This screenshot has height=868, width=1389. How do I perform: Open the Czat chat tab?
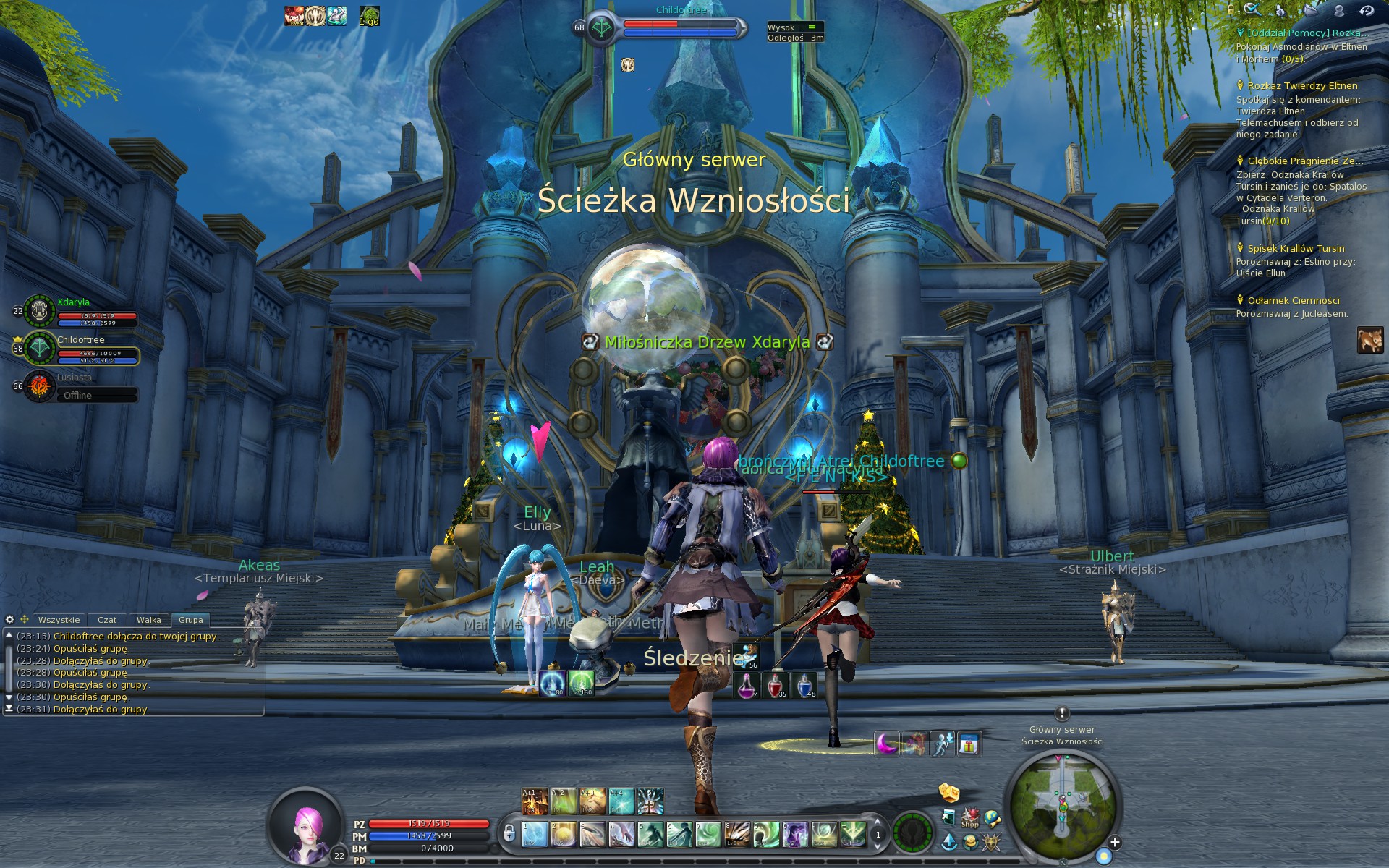pyautogui.click(x=107, y=620)
